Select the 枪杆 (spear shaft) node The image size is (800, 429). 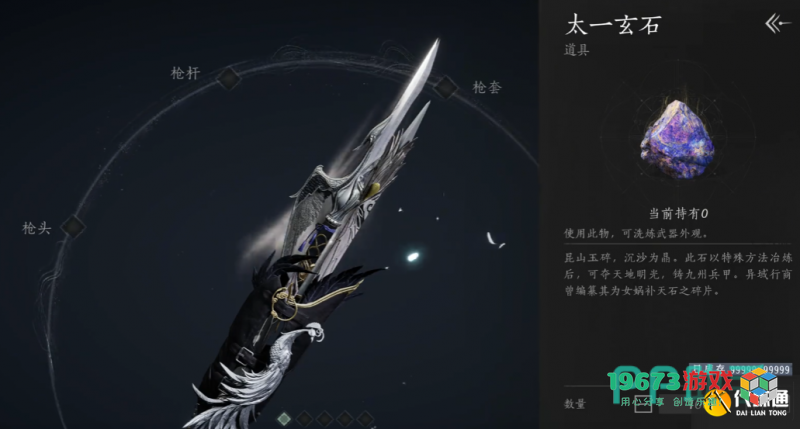pyautogui.click(x=229, y=77)
